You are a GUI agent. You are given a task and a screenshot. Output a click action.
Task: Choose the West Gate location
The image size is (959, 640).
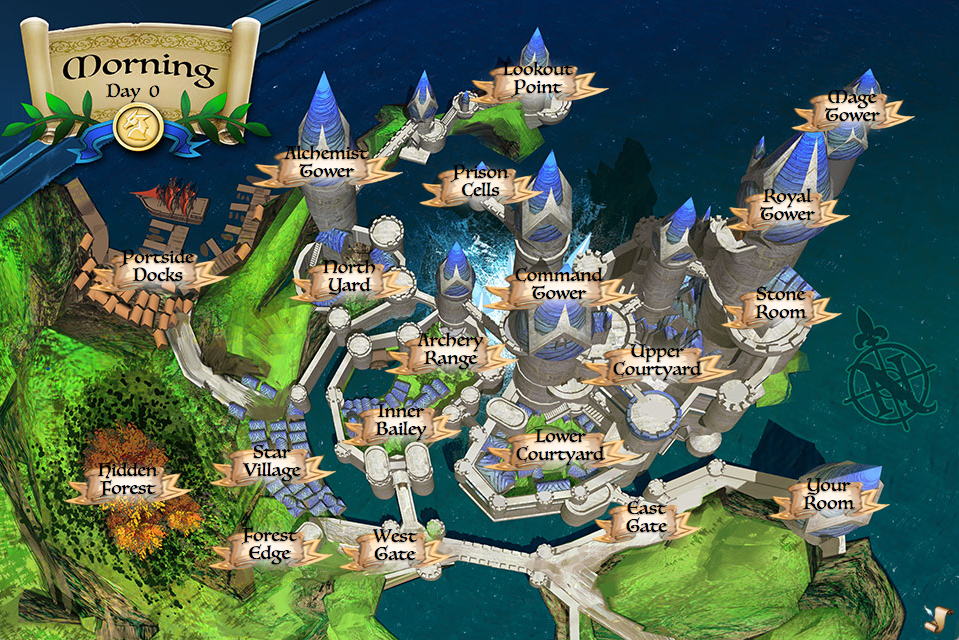tap(394, 547)
